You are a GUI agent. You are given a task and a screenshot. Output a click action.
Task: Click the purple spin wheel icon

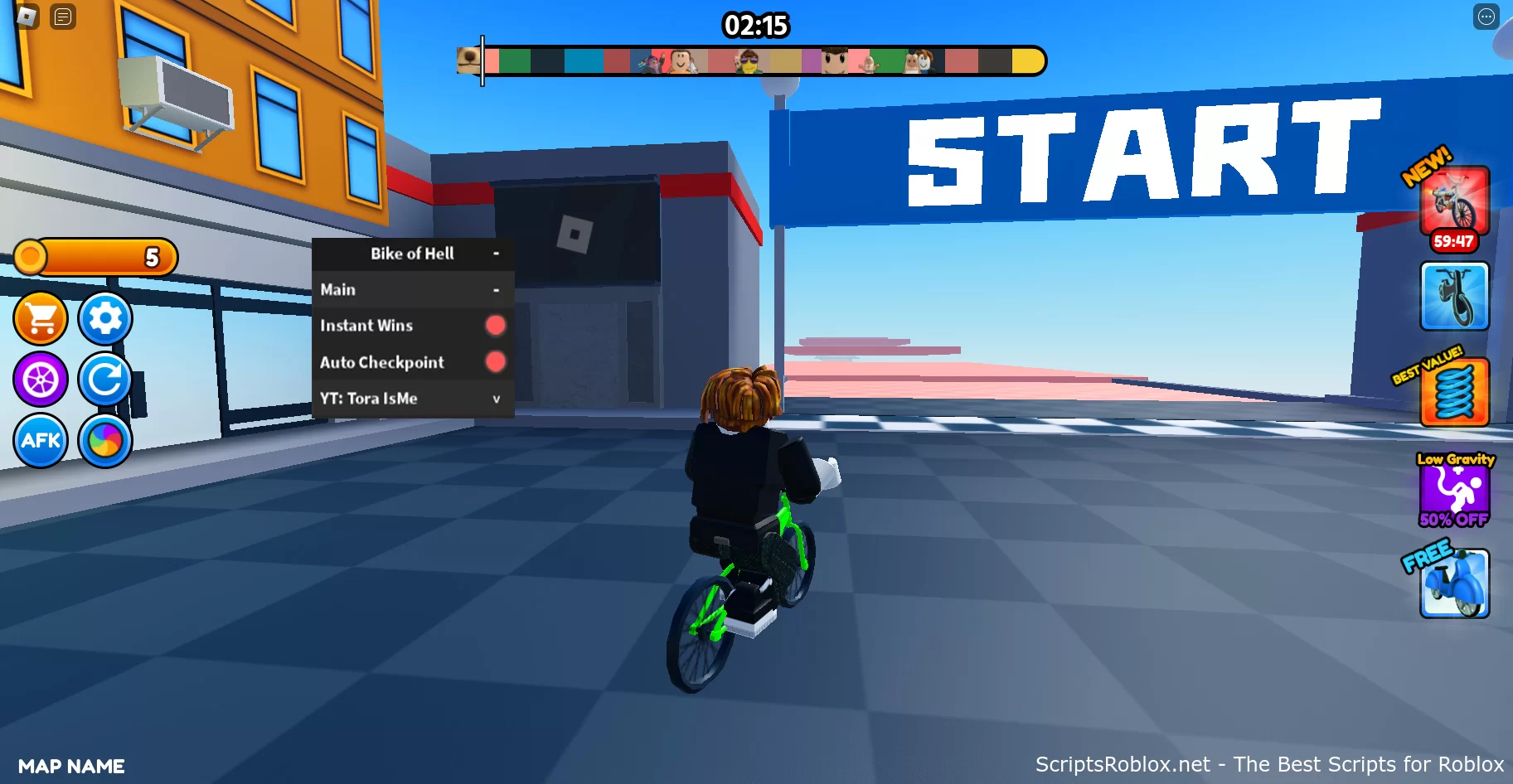pos(41,380)
